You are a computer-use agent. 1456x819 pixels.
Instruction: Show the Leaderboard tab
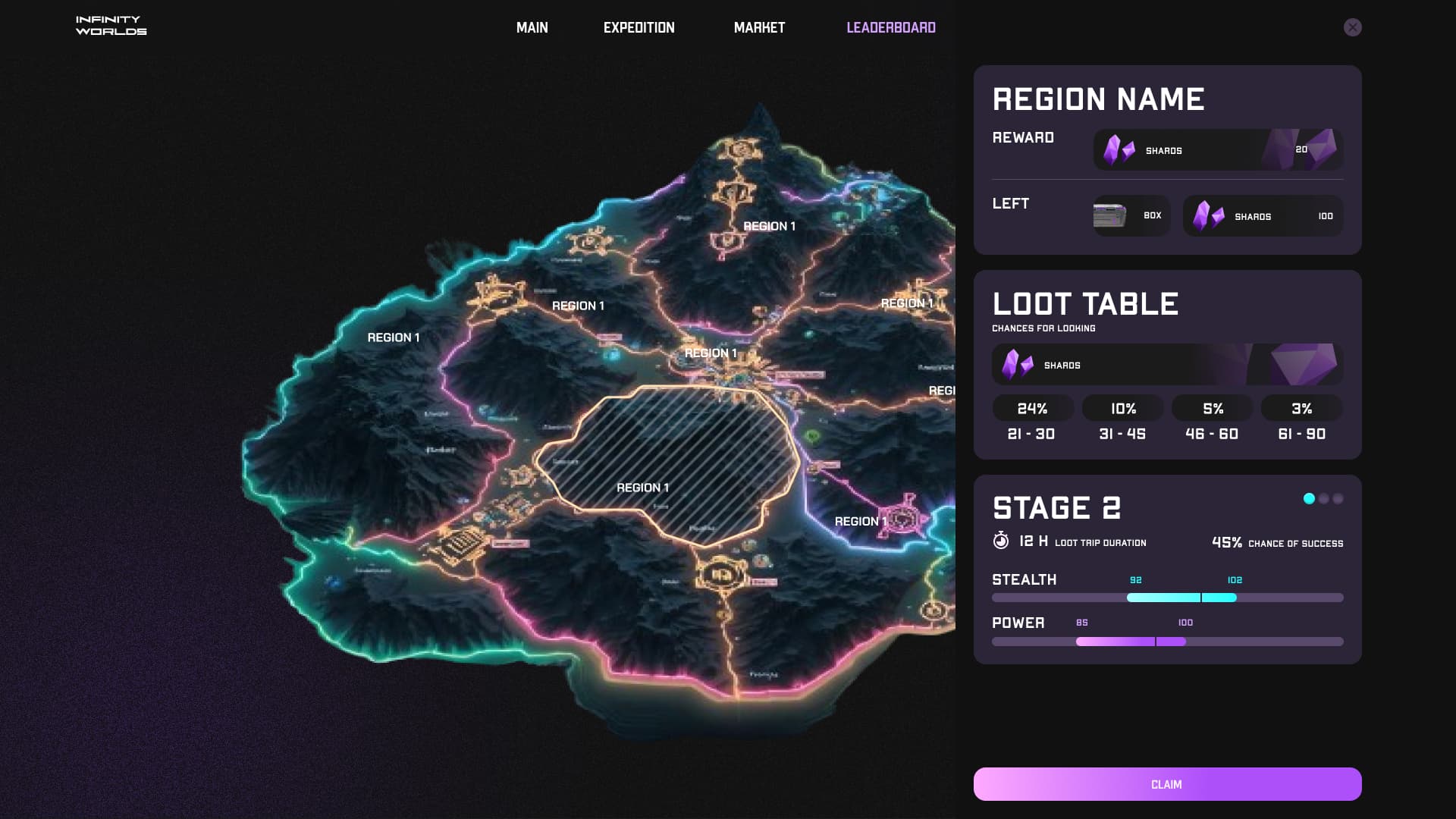pos(890,28)
